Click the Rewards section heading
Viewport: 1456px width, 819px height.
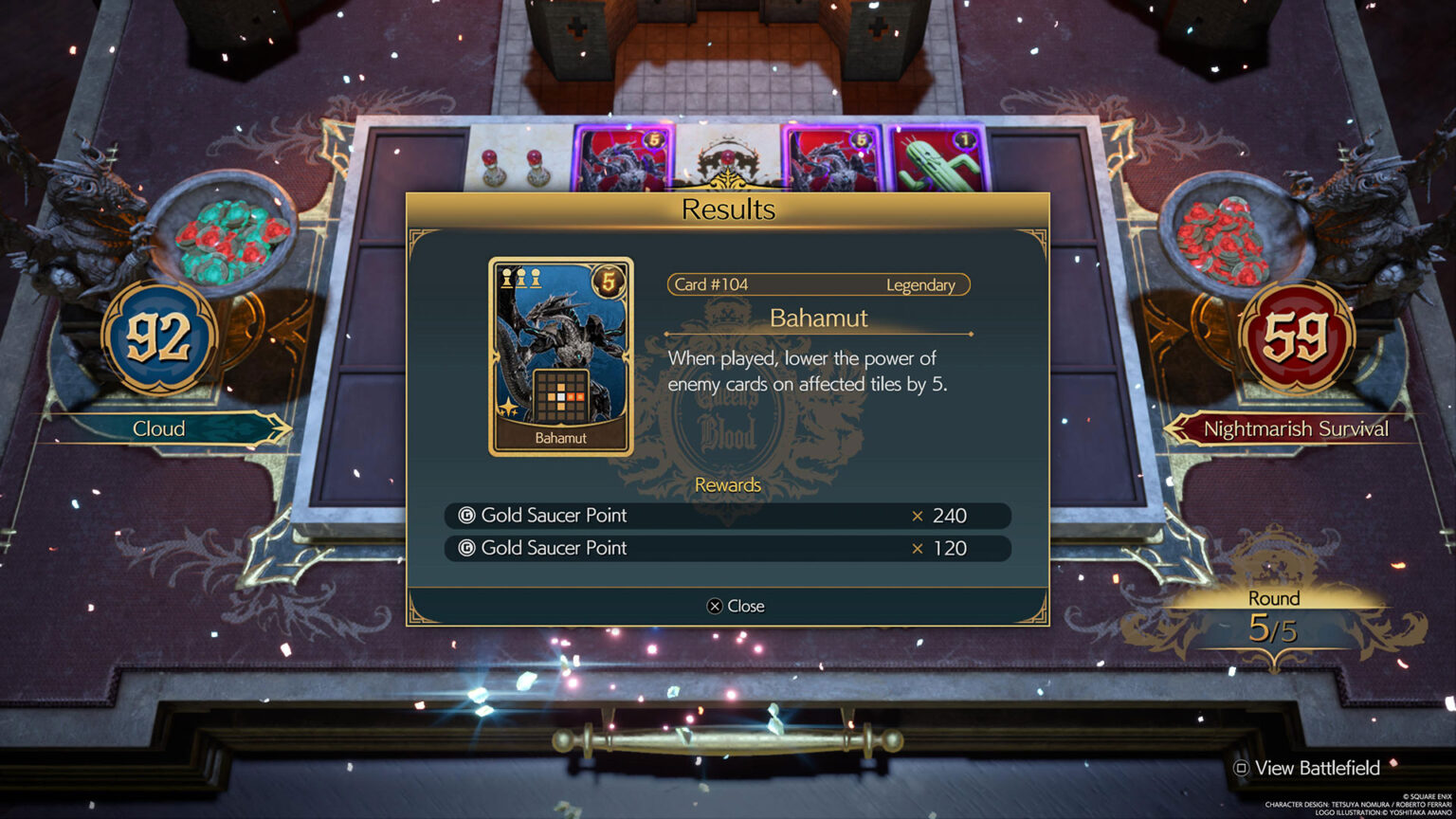[x=727, y=485]
